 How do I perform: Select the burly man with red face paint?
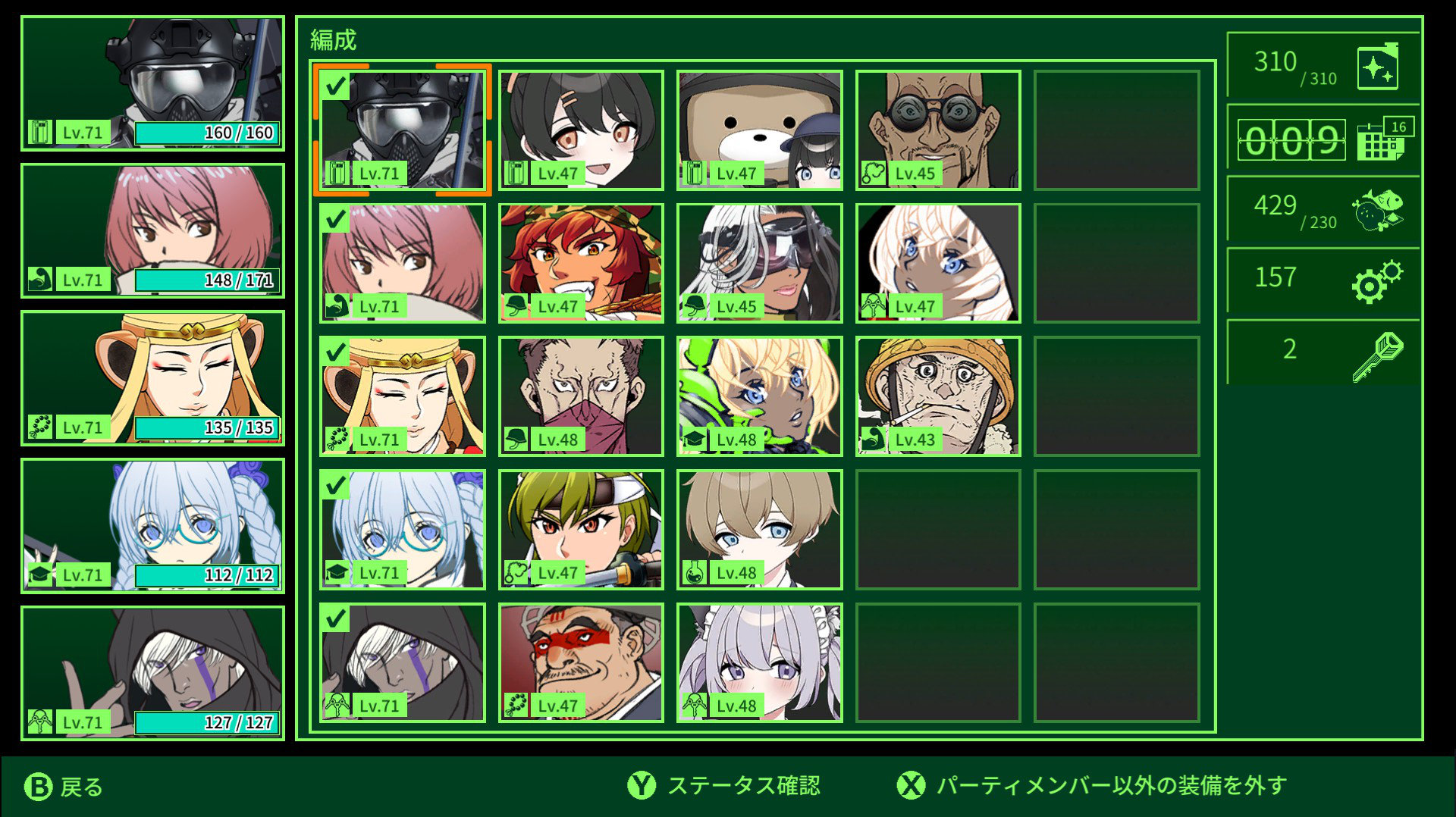pos(581,662)
